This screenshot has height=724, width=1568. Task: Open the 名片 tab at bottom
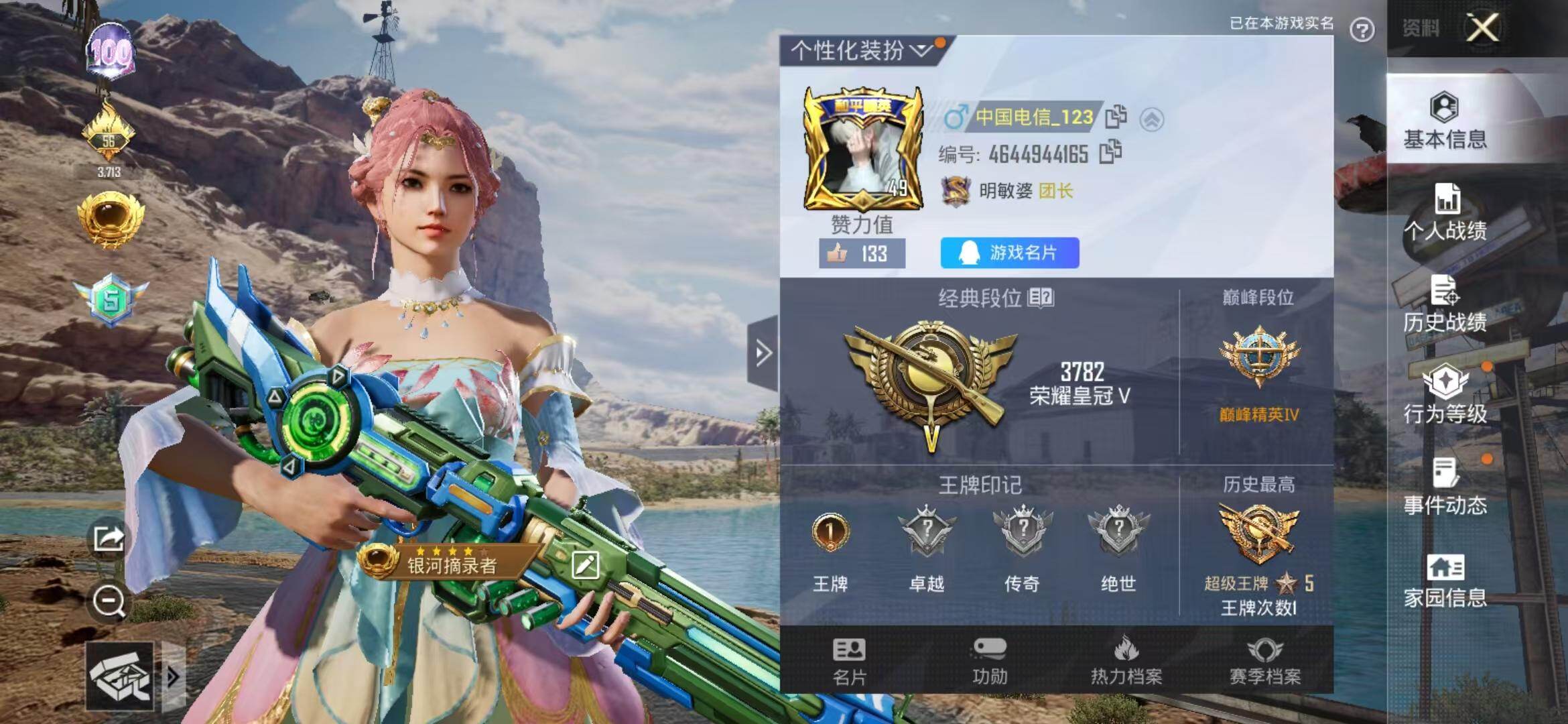click(849, 661)
